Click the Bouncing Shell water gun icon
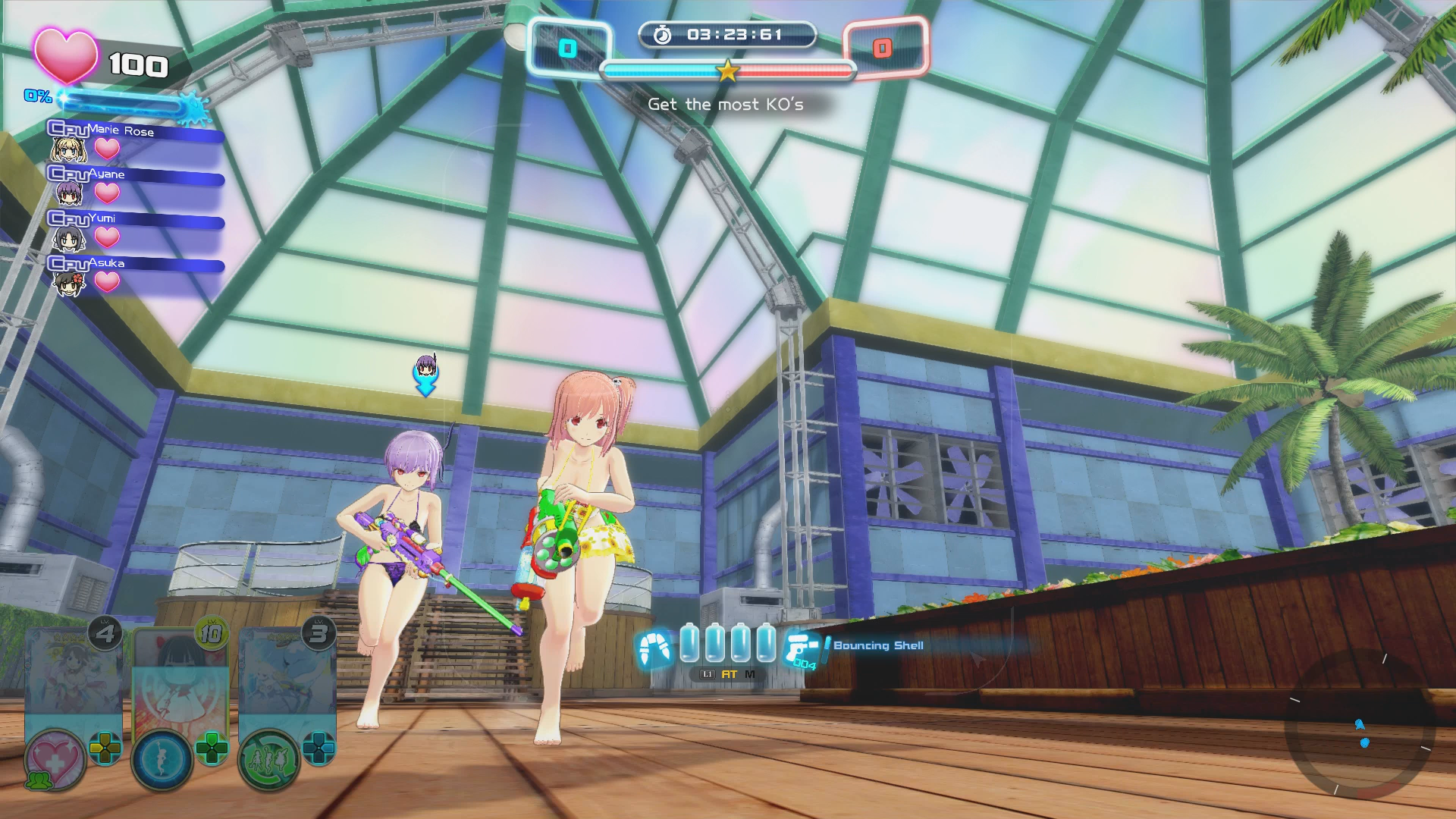The height and width of the screenshot is (819, 1456). (x=801, y=648)
